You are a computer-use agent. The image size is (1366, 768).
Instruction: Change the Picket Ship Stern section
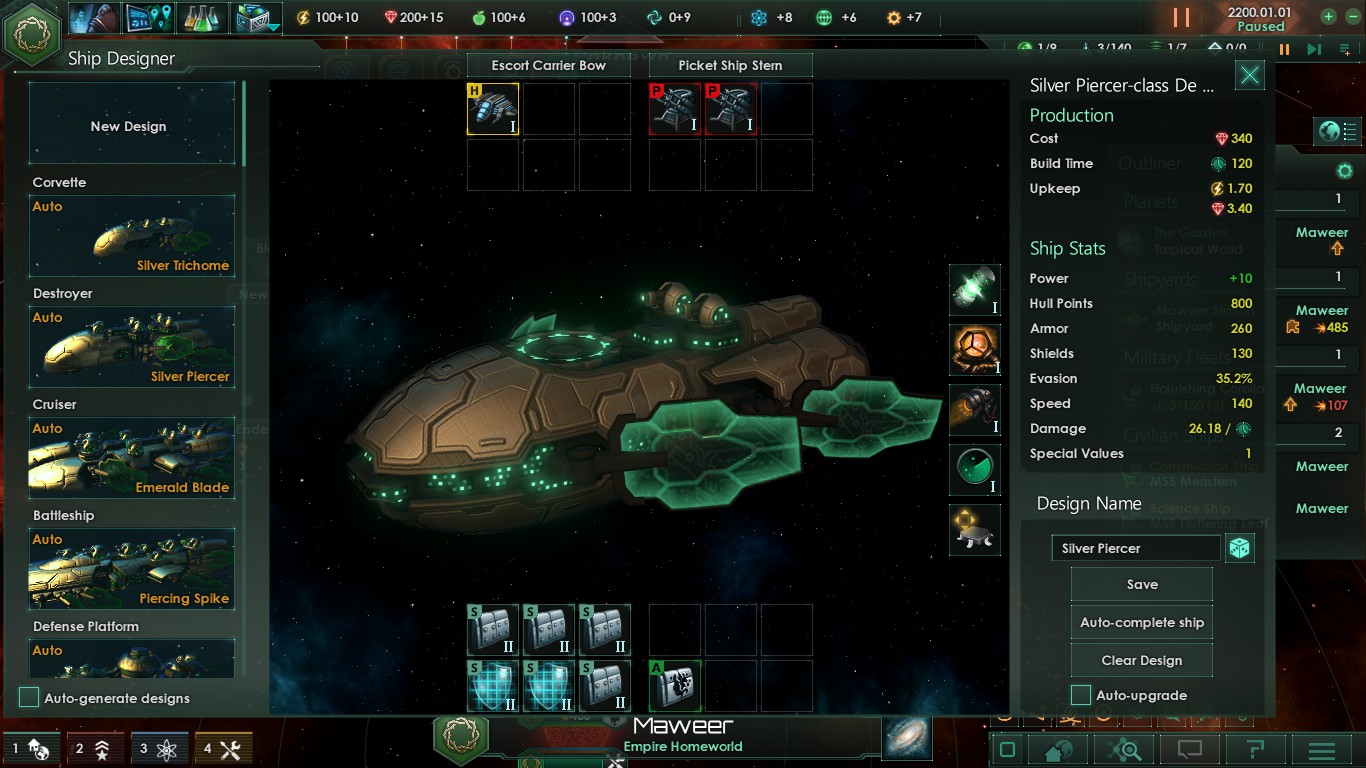[x=730, y=65]
